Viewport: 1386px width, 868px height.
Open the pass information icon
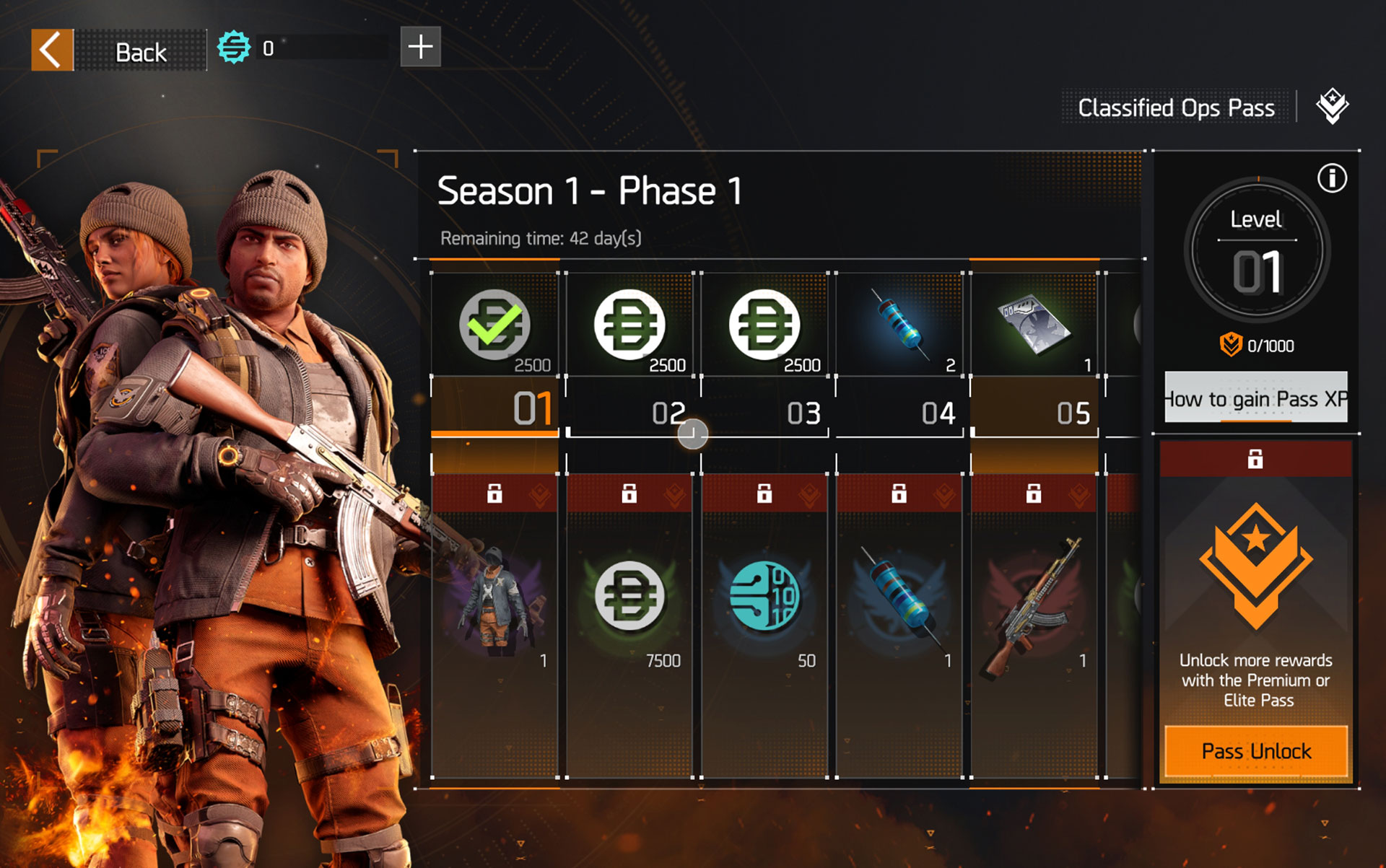coord(1332,178)
